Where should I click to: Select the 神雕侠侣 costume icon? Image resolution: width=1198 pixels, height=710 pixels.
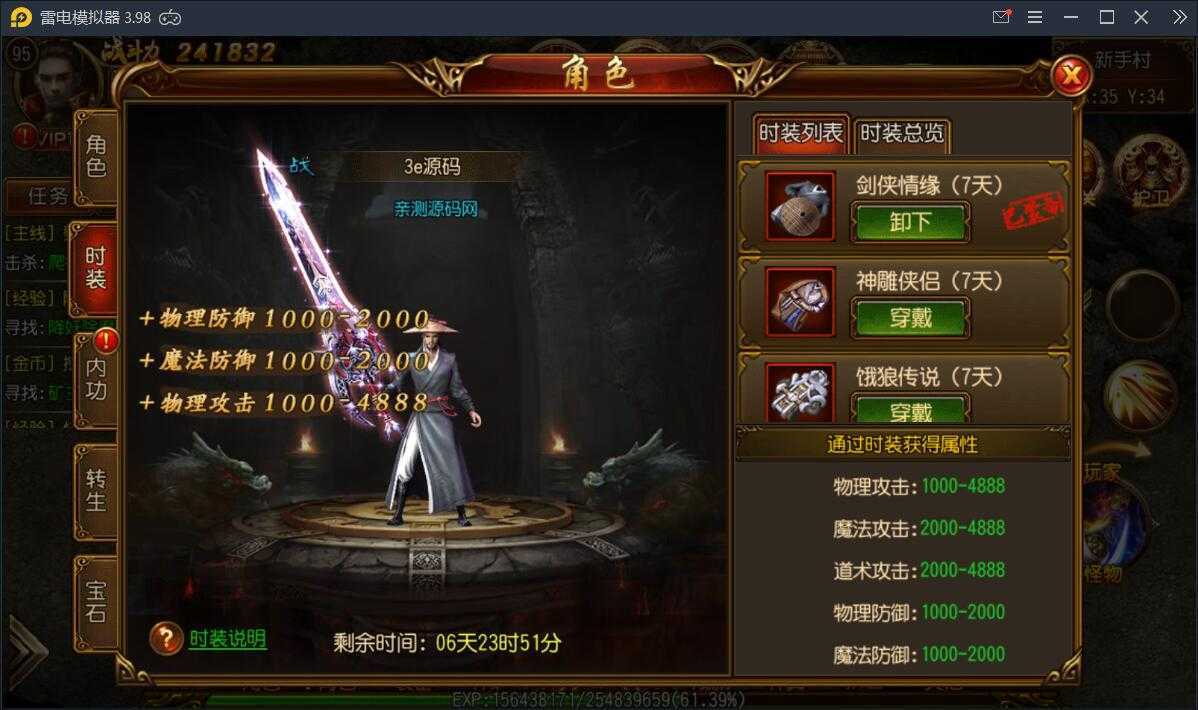[800, 301]
